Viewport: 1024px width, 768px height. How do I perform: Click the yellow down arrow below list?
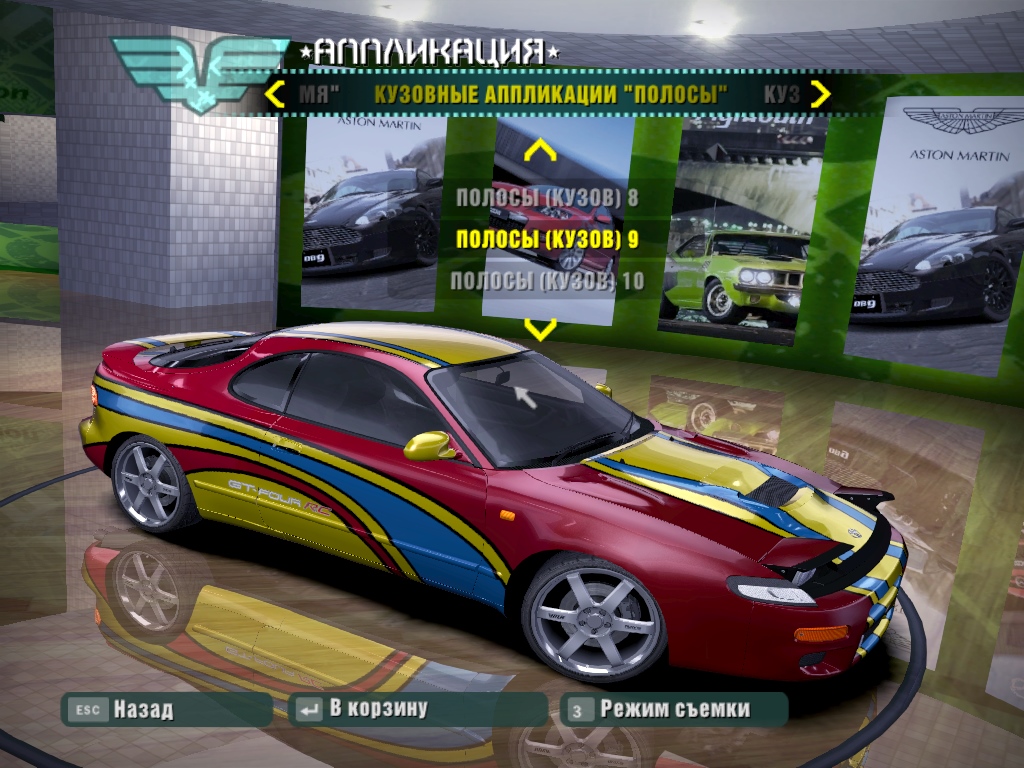pos(540,329)
